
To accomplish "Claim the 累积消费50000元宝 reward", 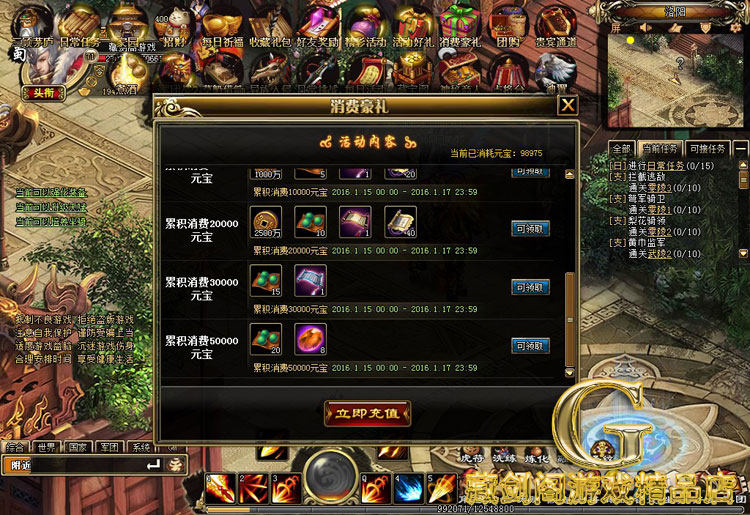I will [x=530, y=346].
